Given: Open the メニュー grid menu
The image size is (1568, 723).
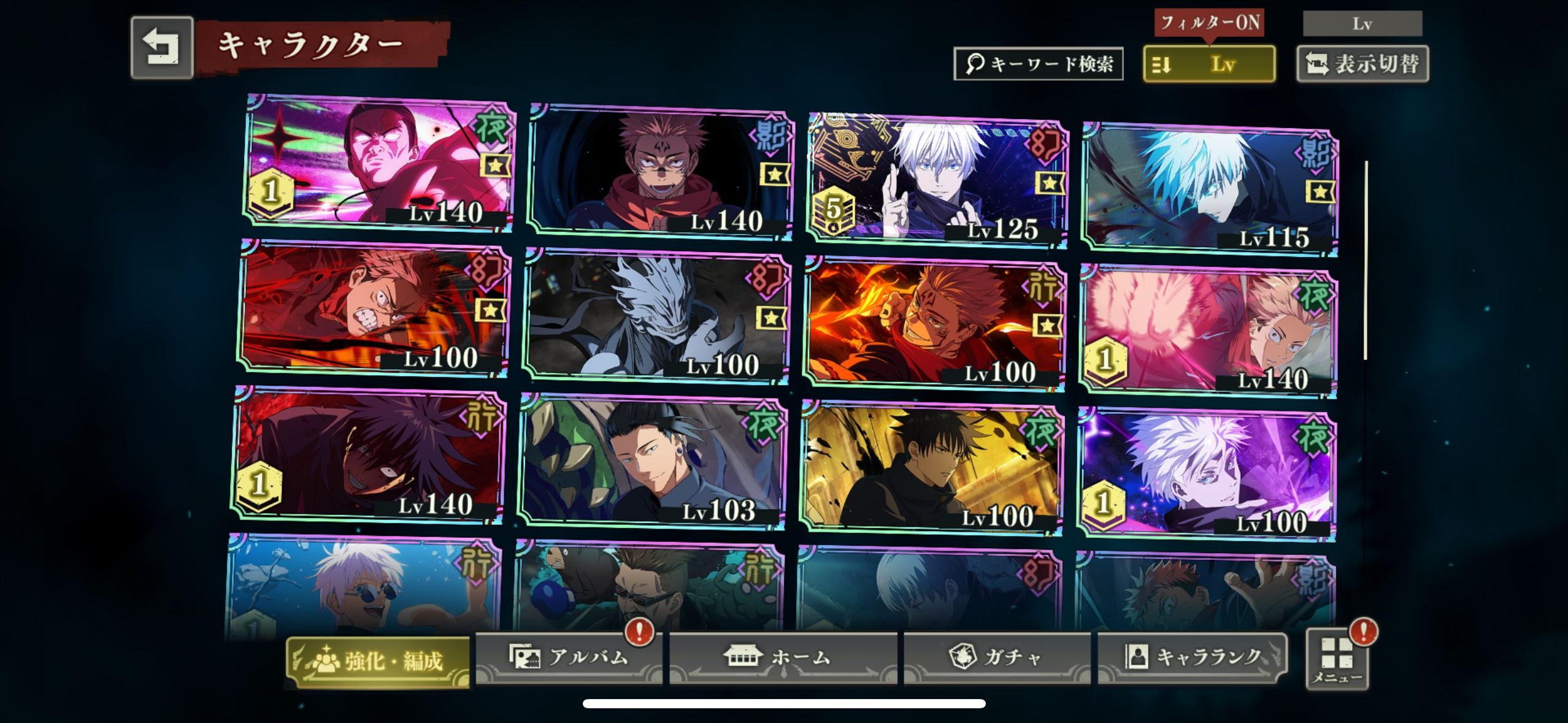Looking at the screenshot, I should (x=1337, y=660).
